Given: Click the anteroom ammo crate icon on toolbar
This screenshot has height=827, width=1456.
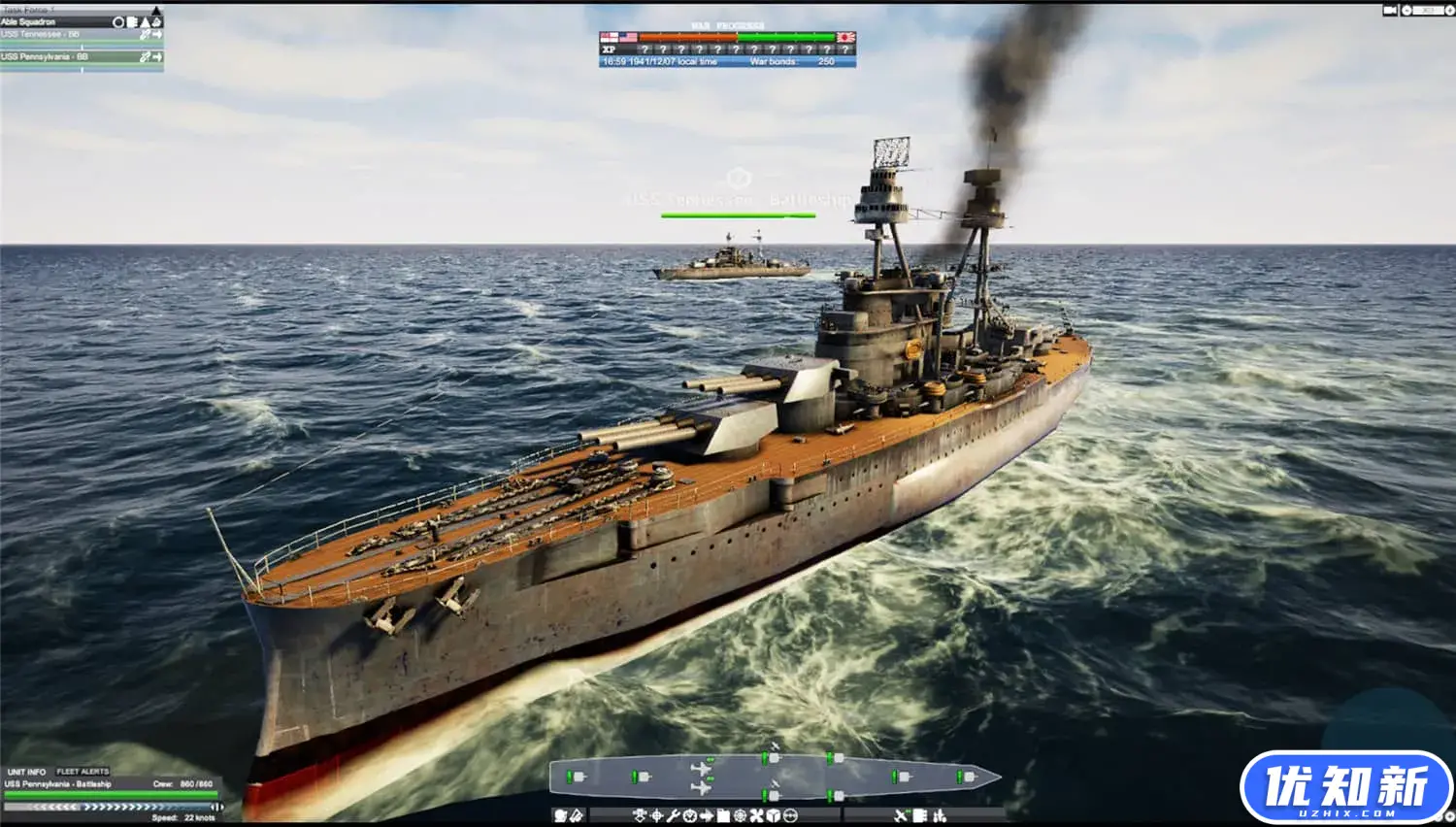Looking at the screenshot, I should 723,816.
